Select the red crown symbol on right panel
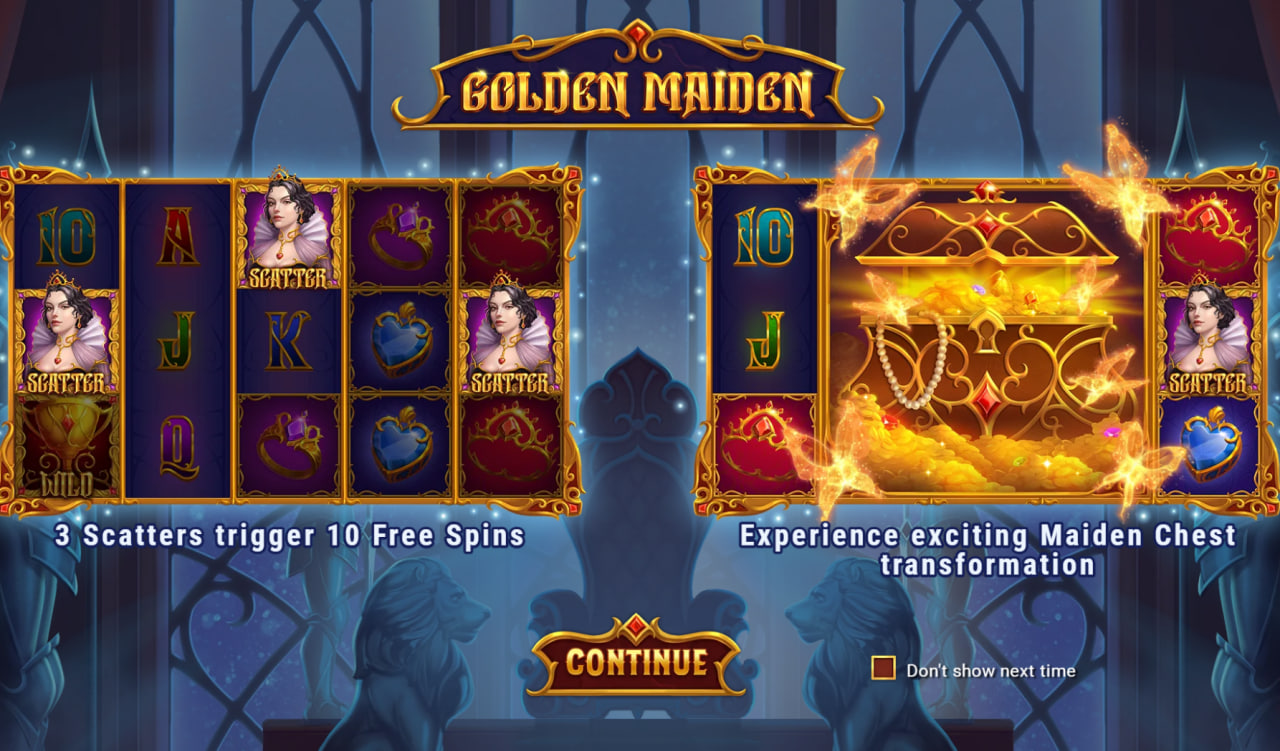This screenshot has height=751, width=1280. pos(1210,232)
